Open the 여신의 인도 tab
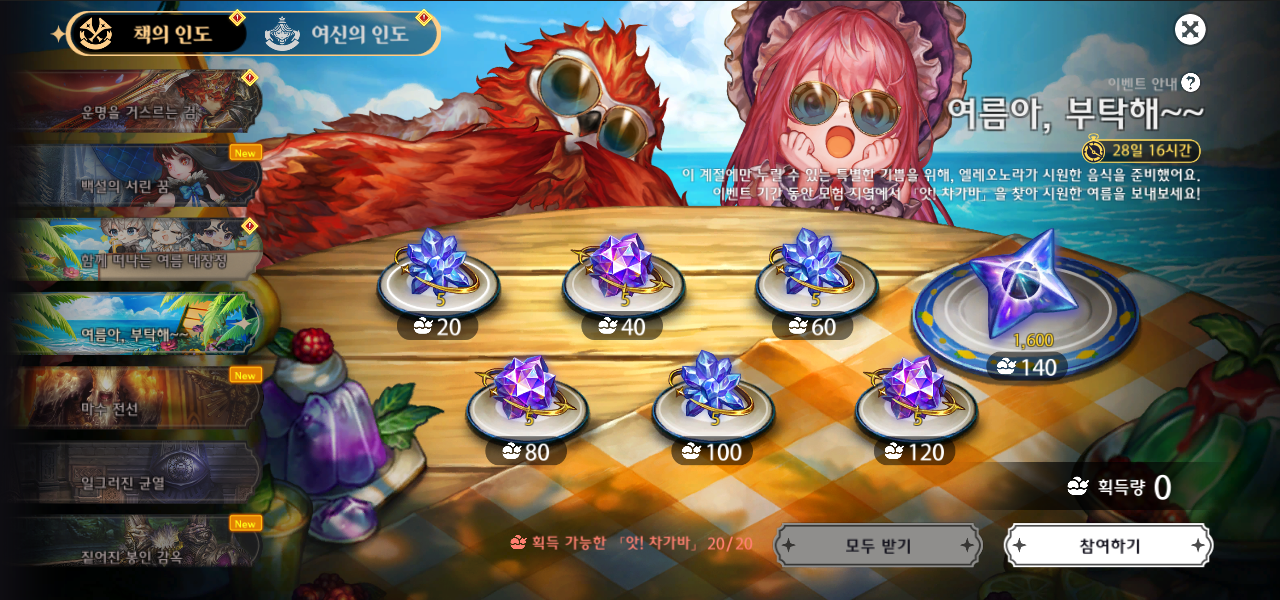1280x600 pixels. pyautogui.click(x=340, y=34)
